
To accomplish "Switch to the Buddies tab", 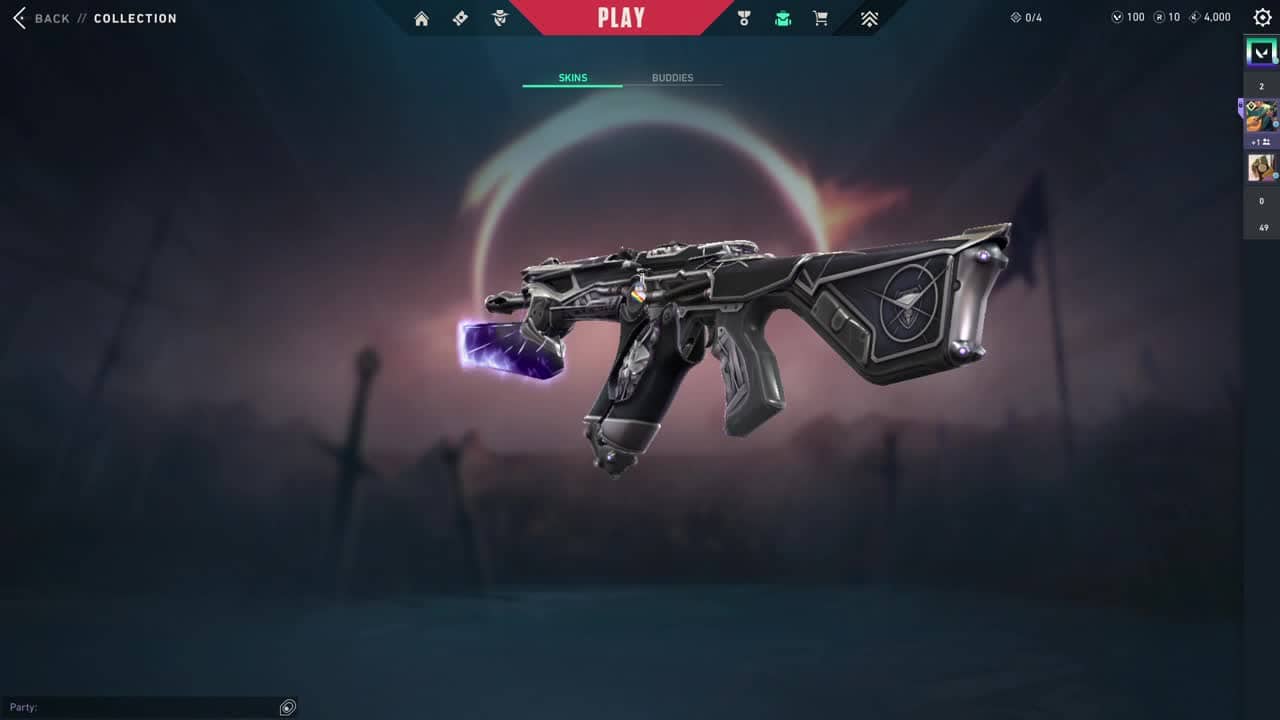I will click(672, 78).
